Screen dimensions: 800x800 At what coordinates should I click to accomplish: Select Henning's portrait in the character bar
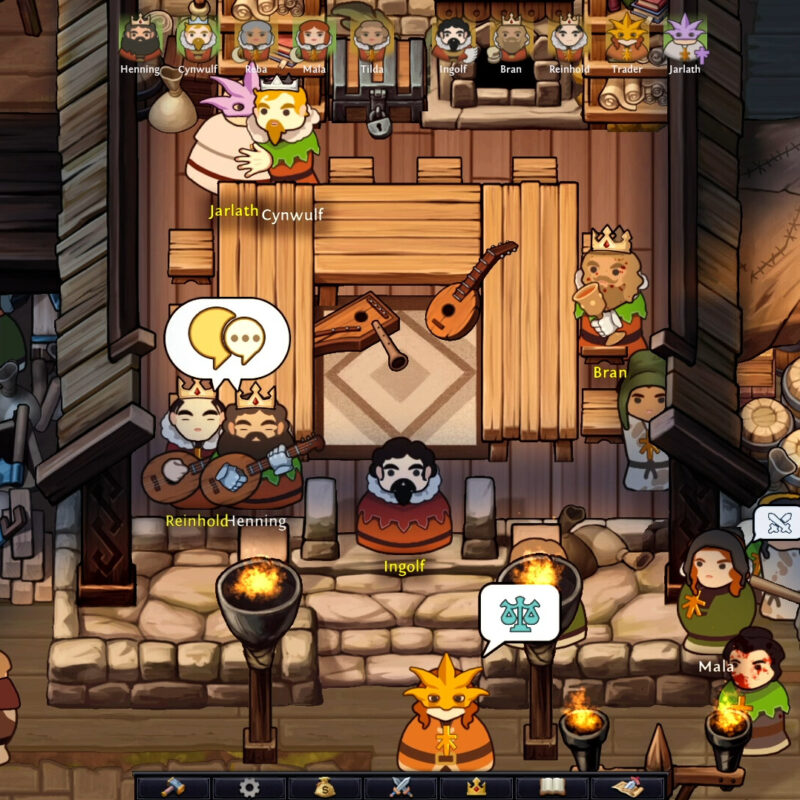coord(141,40)
